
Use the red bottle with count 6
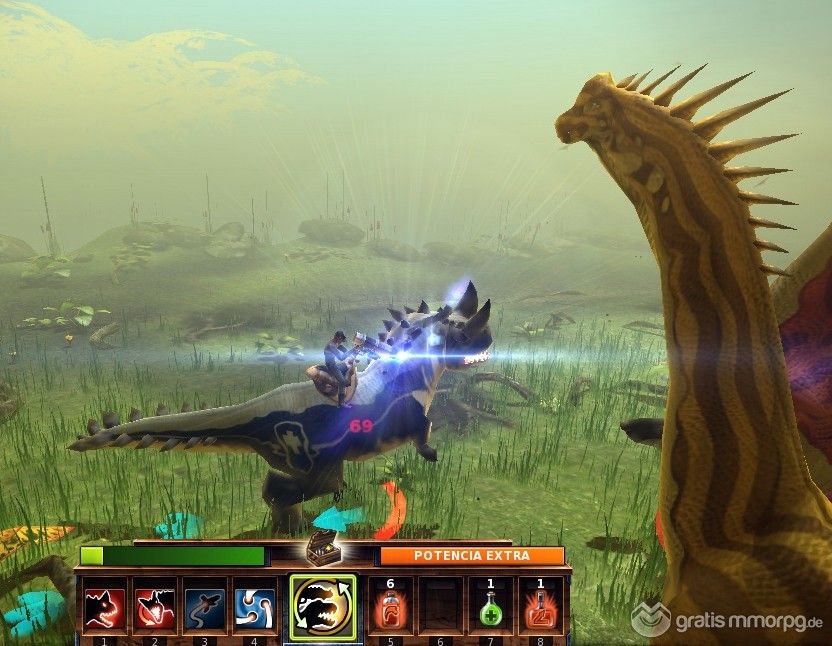[388, 606]
